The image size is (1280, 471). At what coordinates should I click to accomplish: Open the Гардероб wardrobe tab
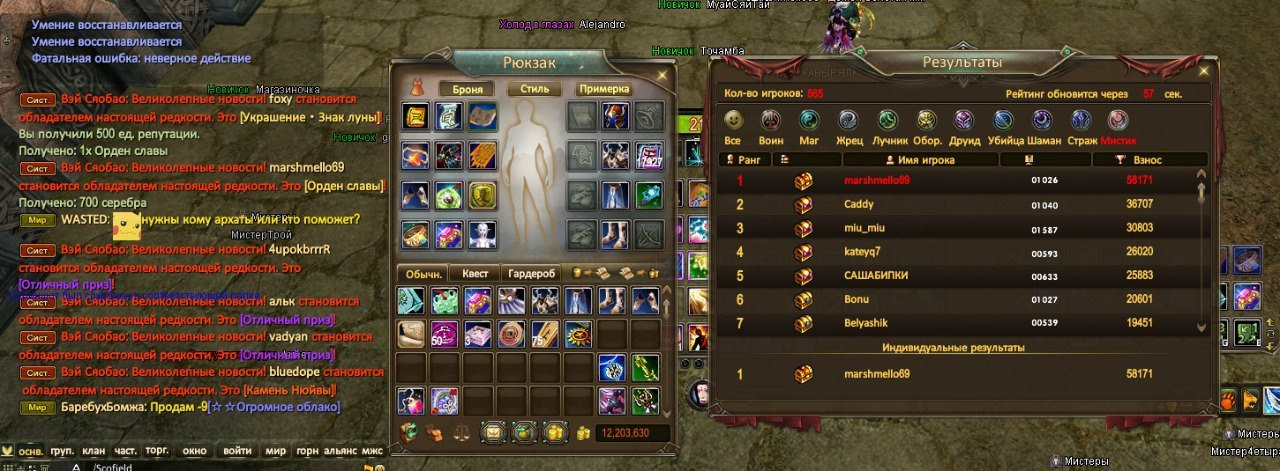[x=530, y=273]
